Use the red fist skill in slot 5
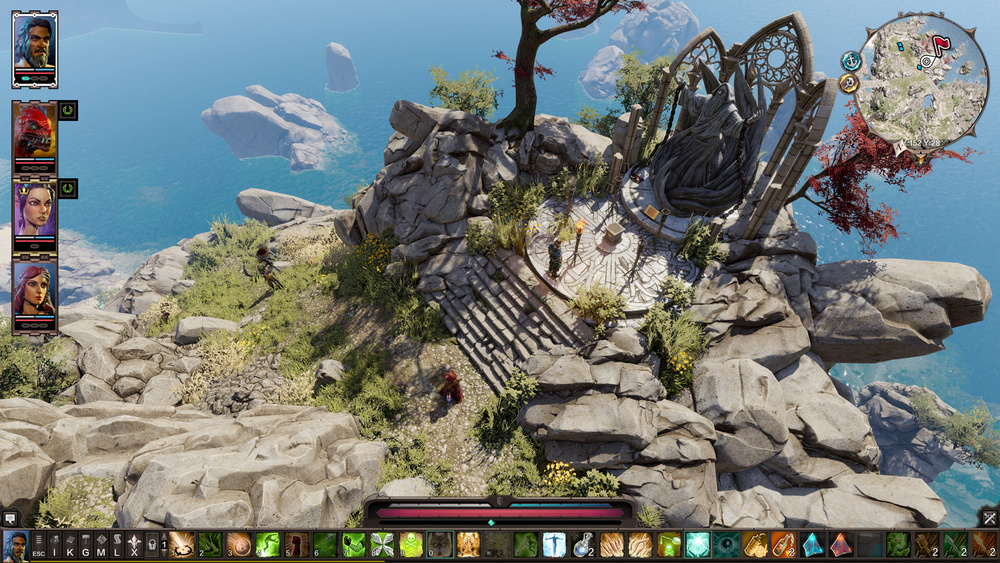This screenshot has height=563, width=1000. (x=296, y=545)
